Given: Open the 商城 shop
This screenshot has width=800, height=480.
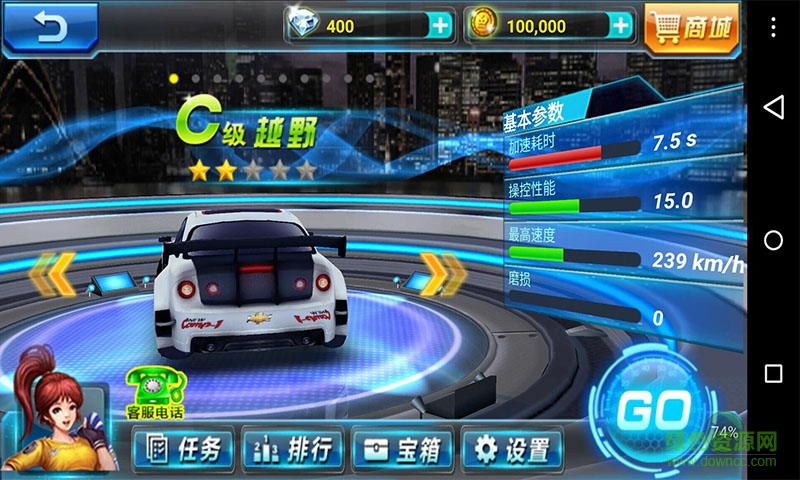Looking at the screenshot, I should 691,27.
